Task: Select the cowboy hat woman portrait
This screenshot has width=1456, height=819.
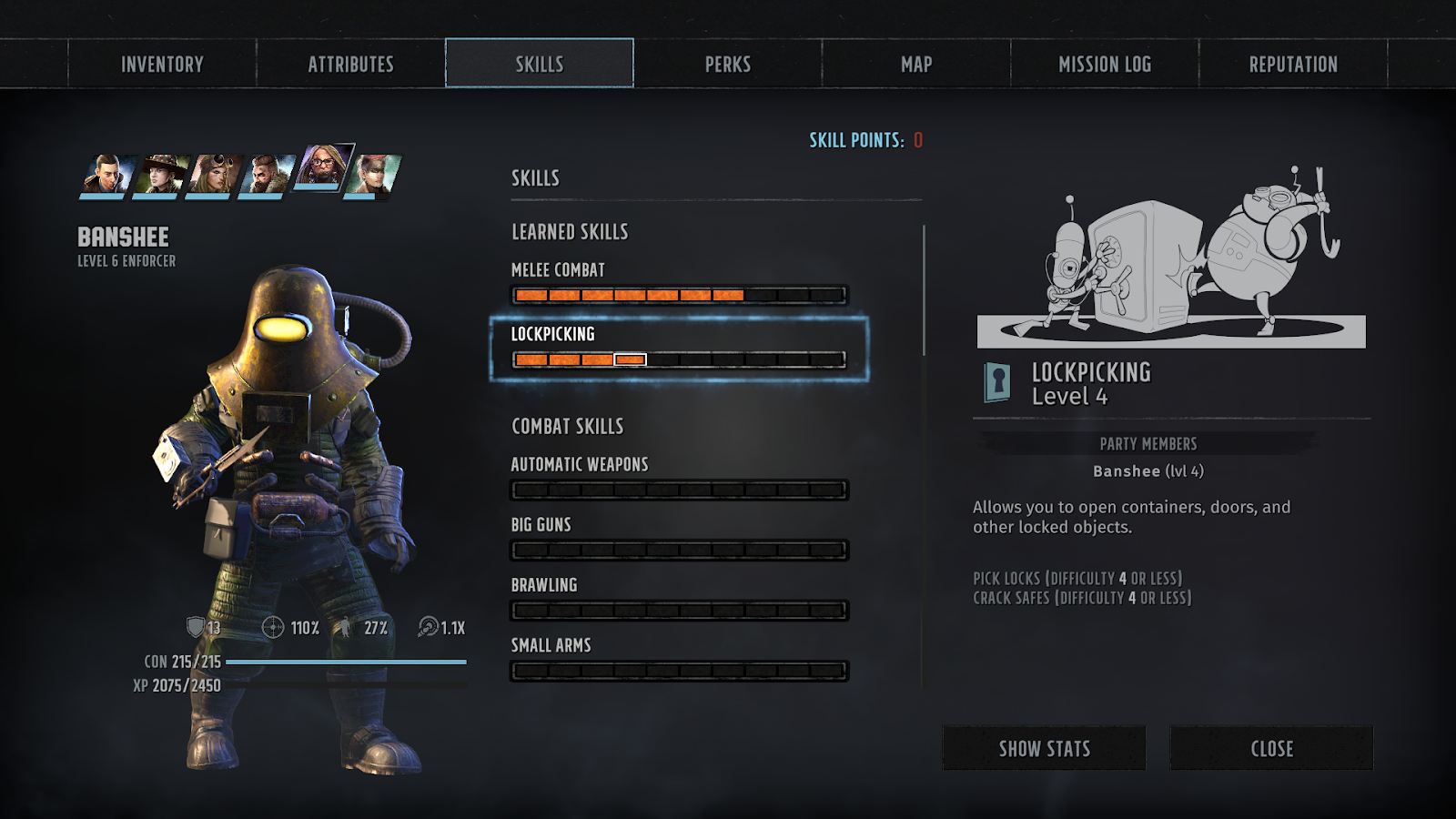Action: click(x=161, y=174)
